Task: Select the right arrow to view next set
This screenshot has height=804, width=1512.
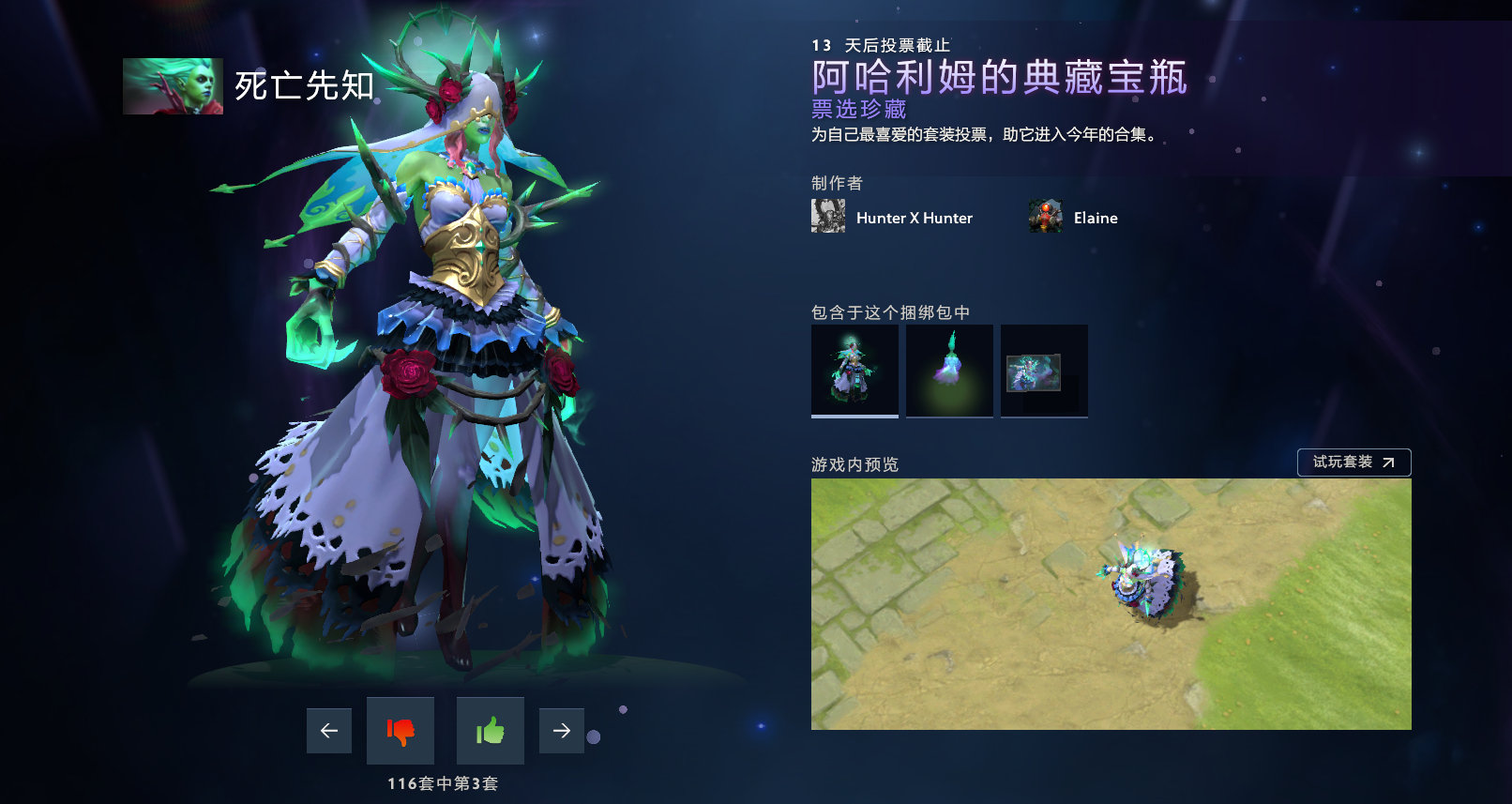Action: point(561,730)
